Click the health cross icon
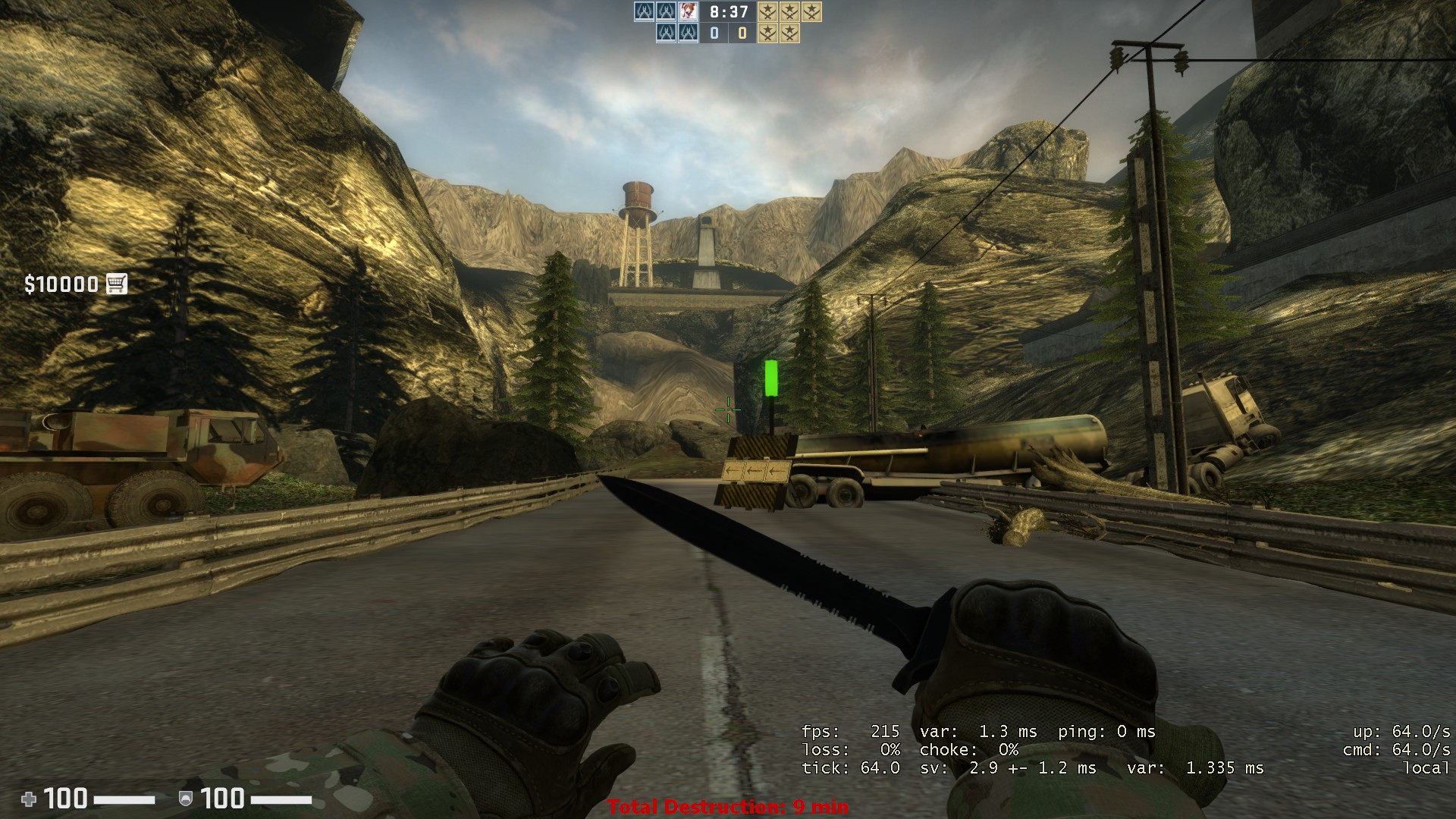 tap(29, 799)
